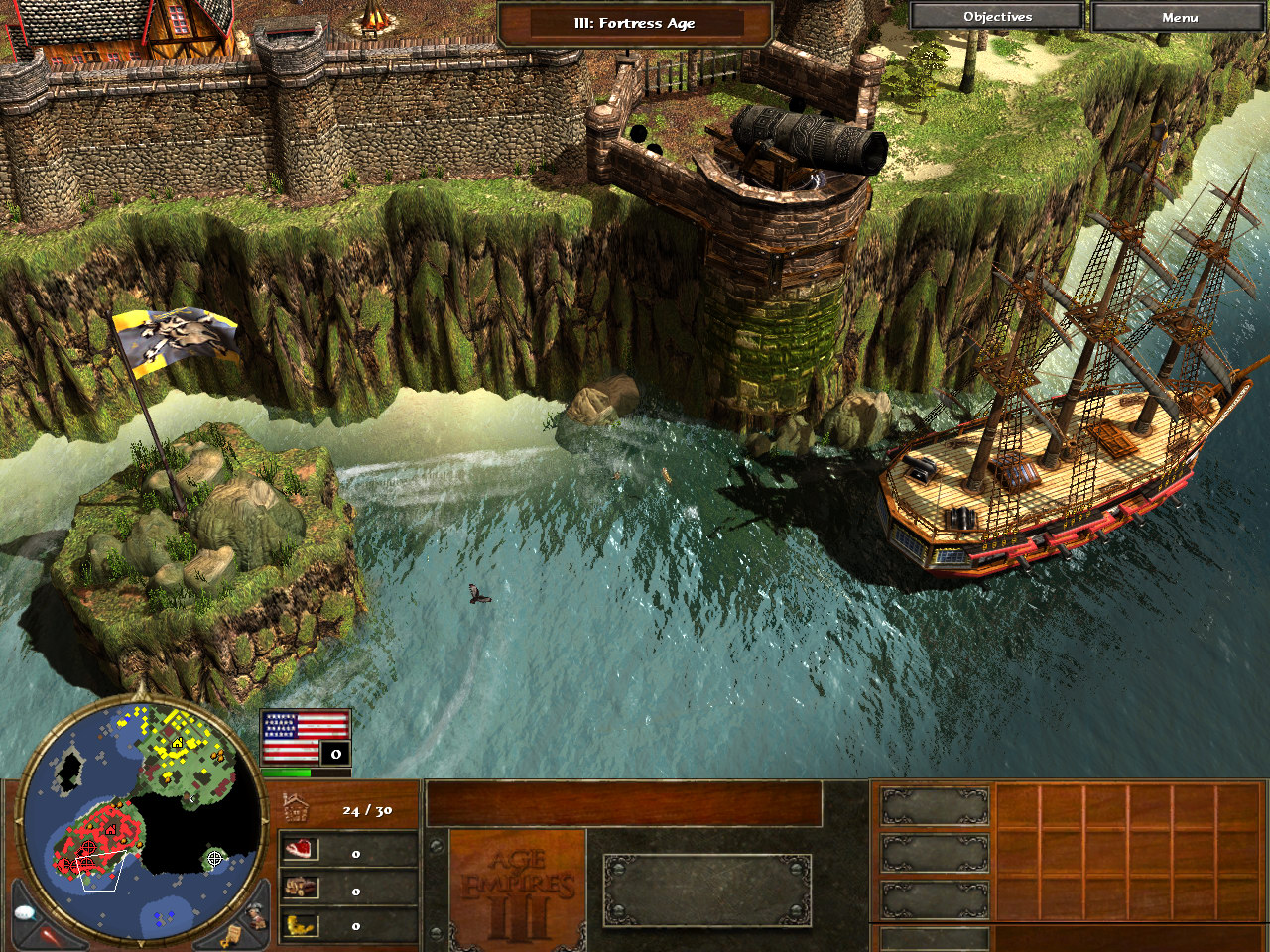Click the population house icon
The width and height of the screenshot is (1270, 952).
pyautogui.click(x=297, y=808)
